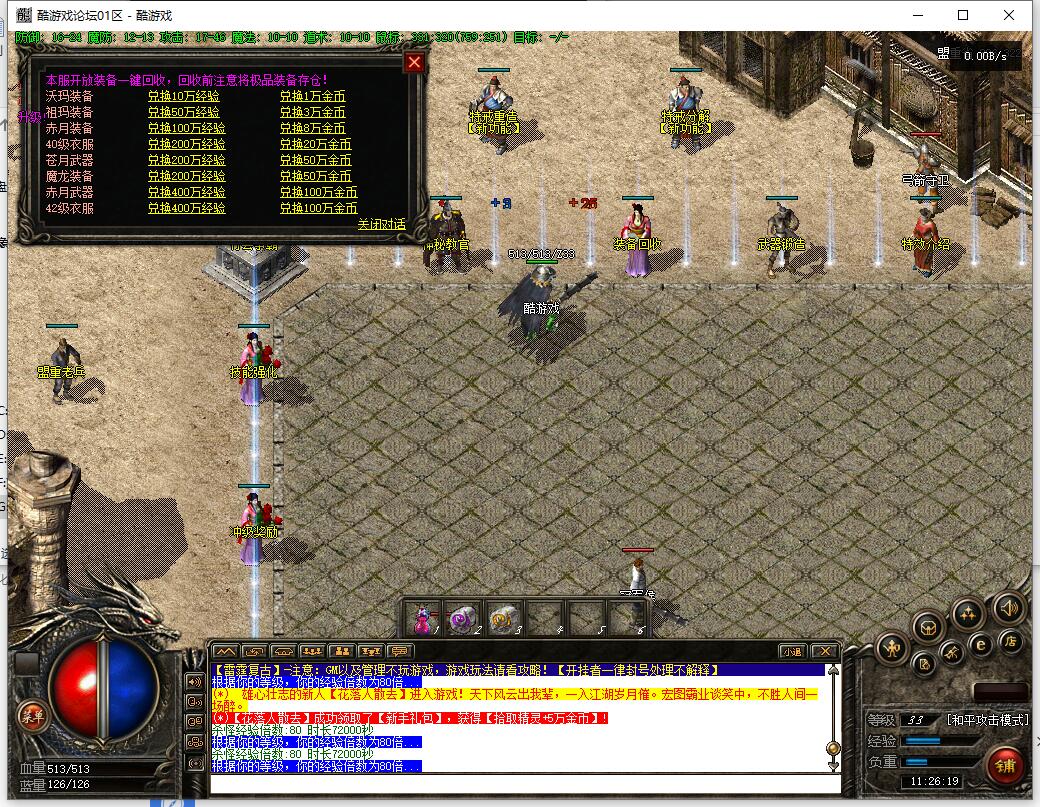Maximize the game window
Image resolution: width=1040 pixels, height=807 pixels.
[963, 15]
